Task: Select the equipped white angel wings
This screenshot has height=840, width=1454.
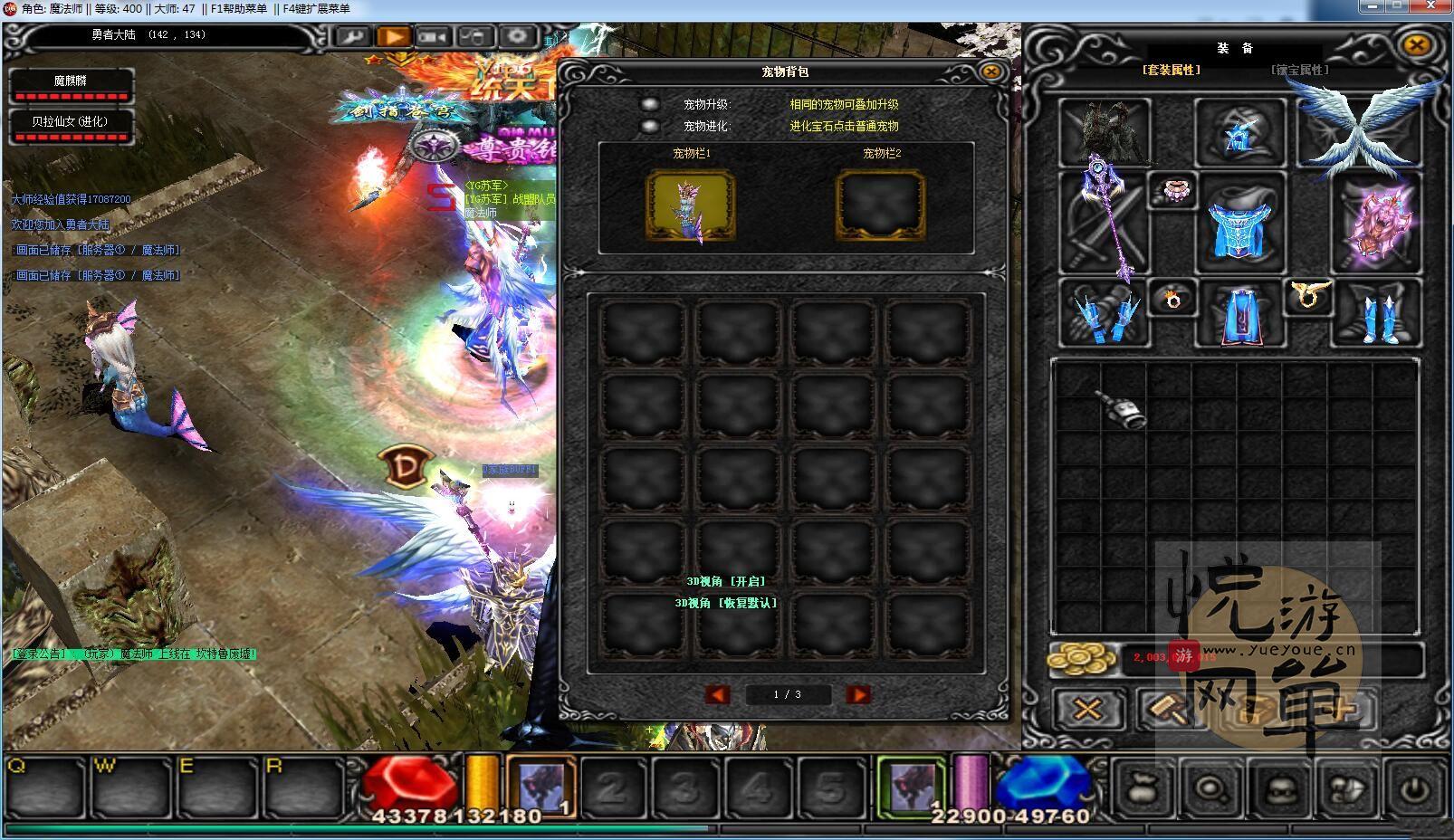Action: (x=1360, y=131)
